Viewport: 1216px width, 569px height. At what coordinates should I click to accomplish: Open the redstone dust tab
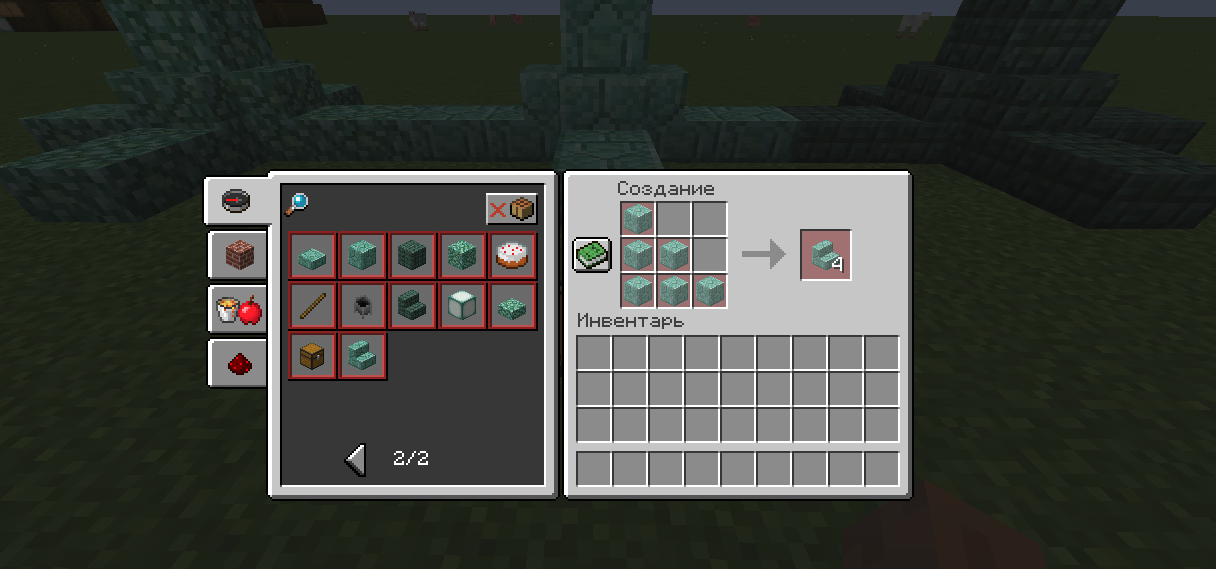tap(238, 364)
